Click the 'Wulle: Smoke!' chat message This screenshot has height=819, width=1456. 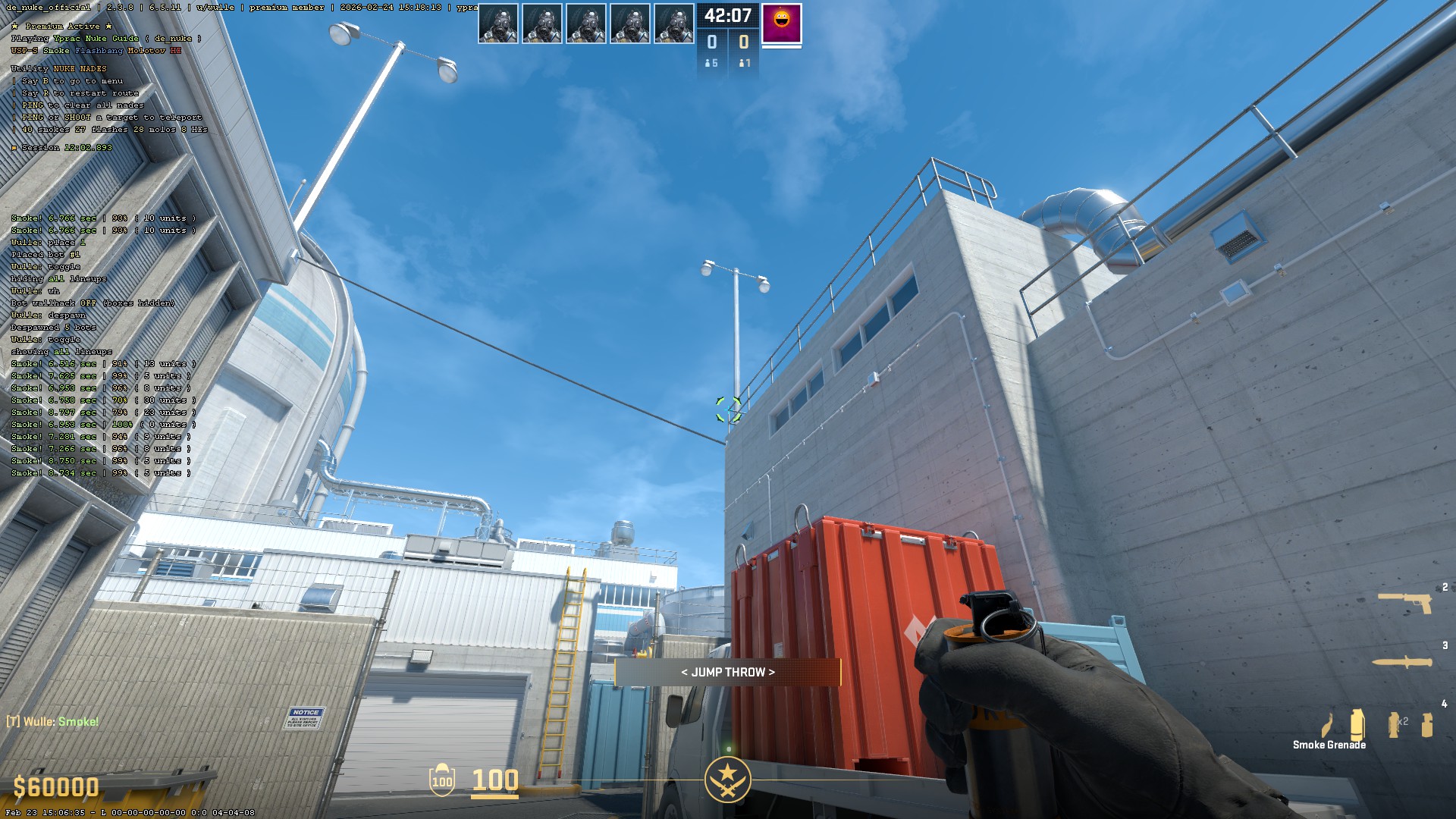pos(51,722)
